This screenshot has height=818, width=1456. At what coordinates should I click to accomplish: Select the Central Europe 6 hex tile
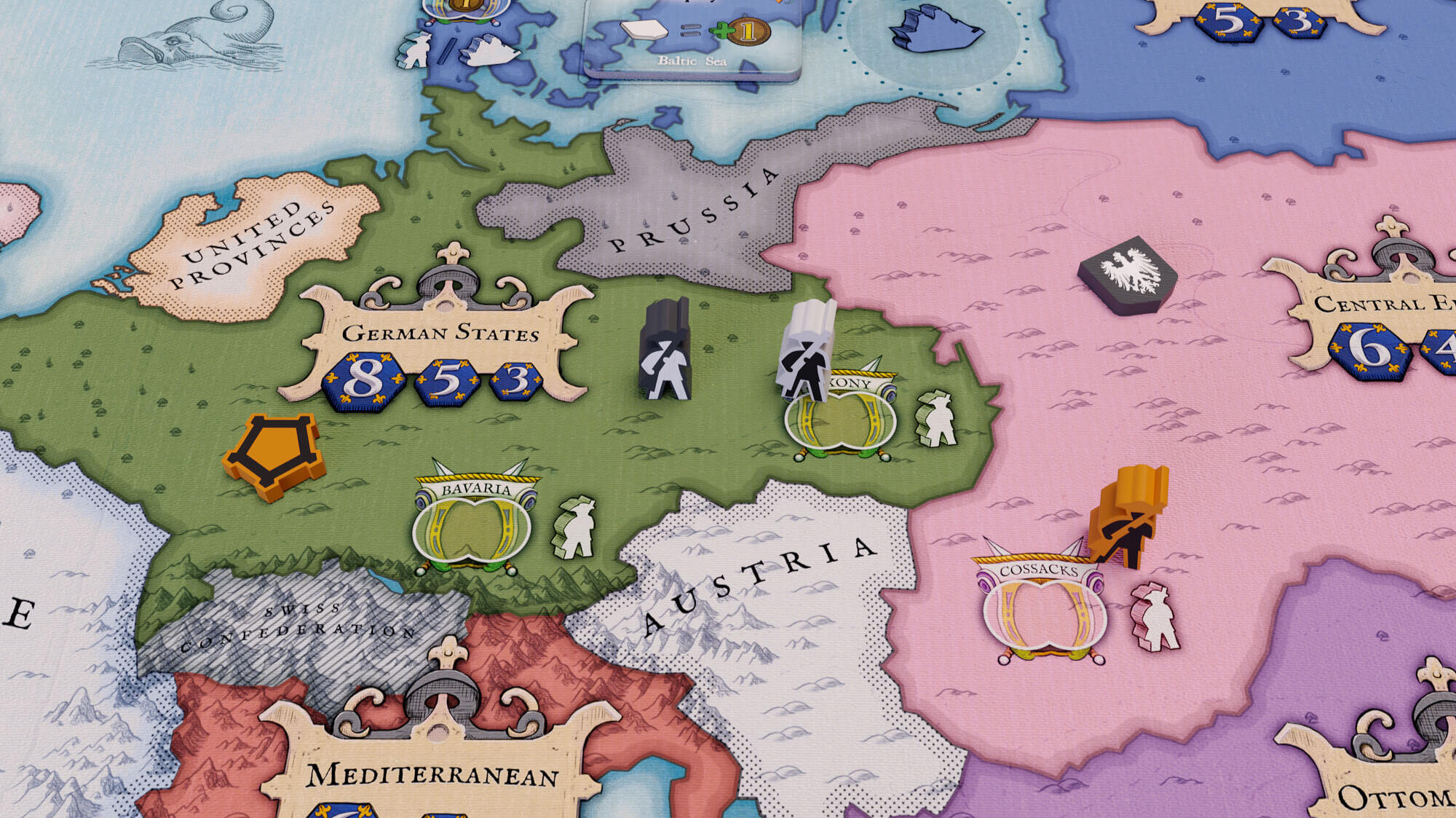[1370, 350]
